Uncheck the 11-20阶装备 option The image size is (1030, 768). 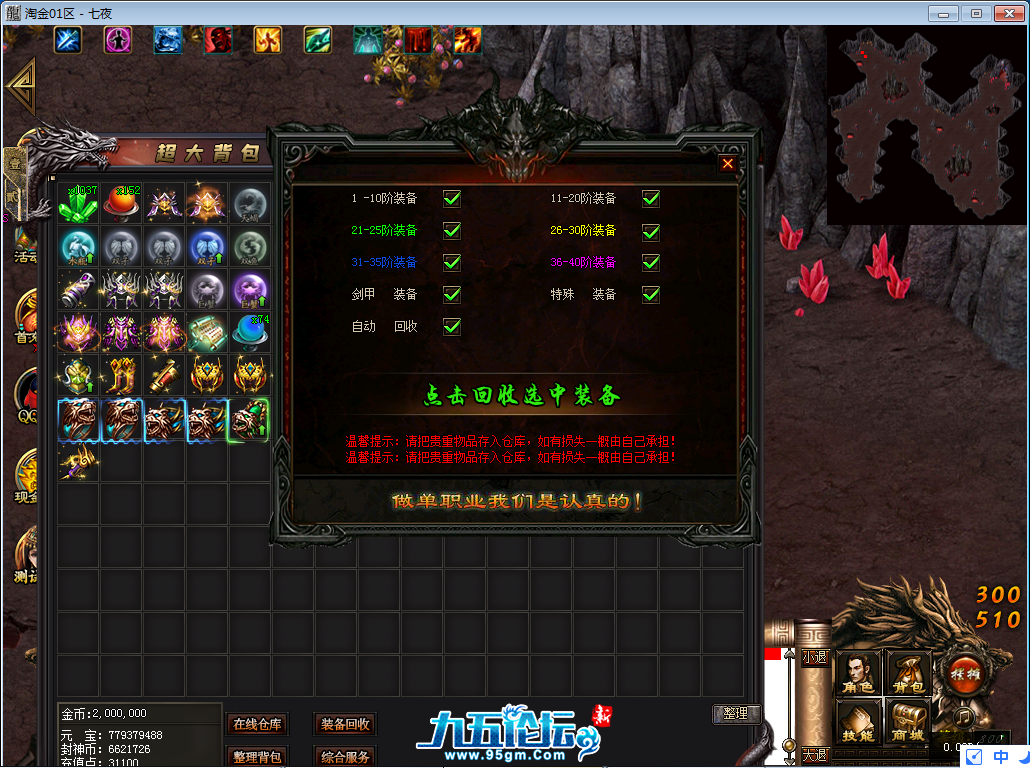tap(651, 198)
